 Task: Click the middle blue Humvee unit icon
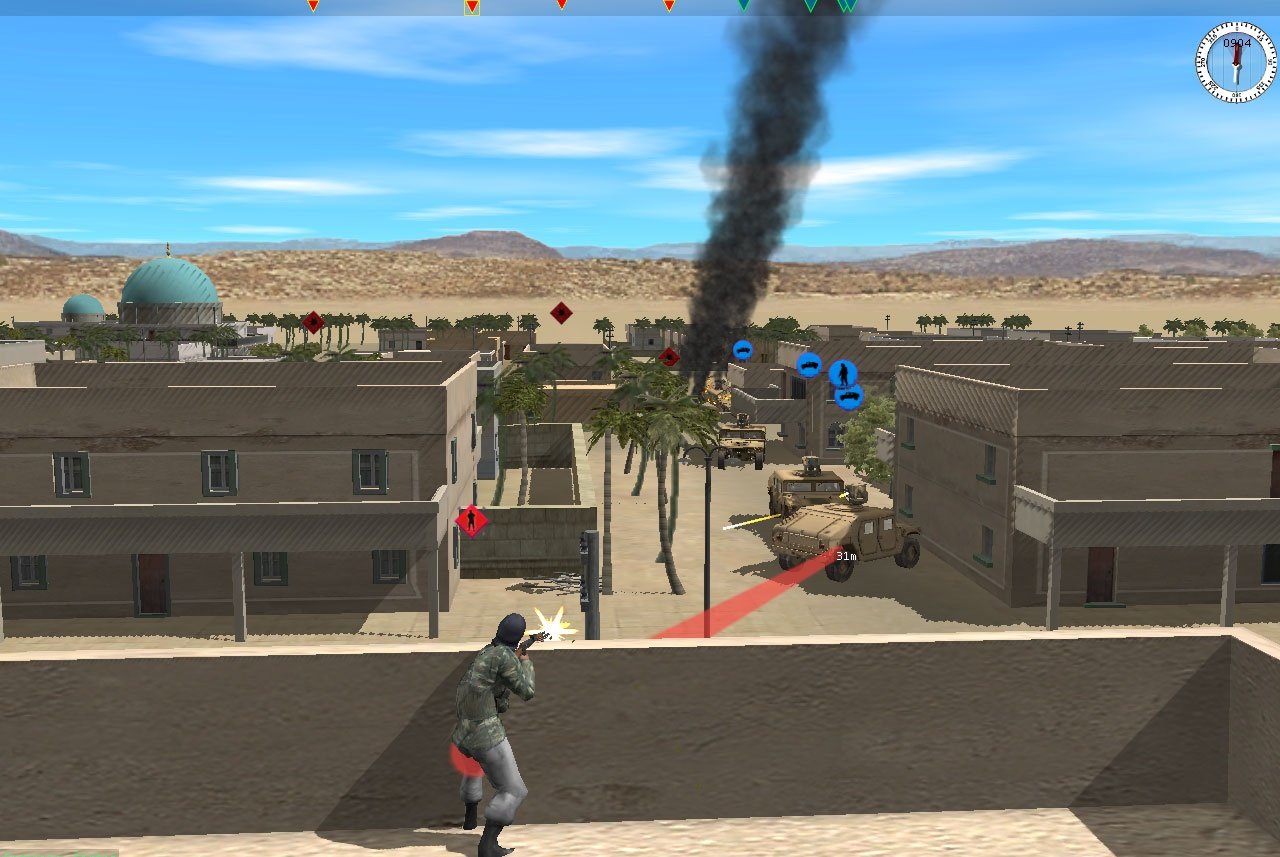coord(810,365)
